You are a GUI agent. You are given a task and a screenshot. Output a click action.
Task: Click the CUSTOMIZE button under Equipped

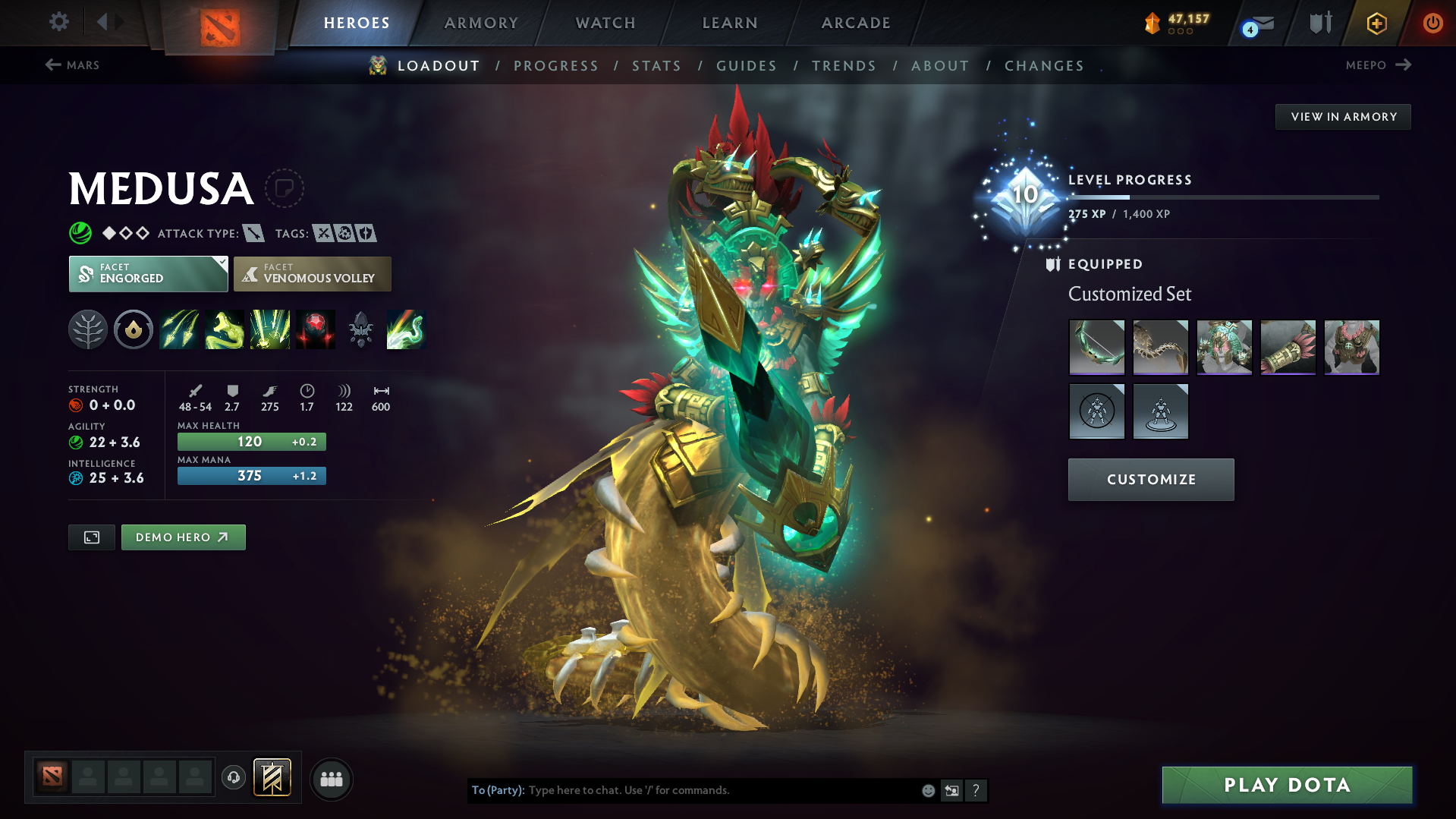pos(1150,479)
